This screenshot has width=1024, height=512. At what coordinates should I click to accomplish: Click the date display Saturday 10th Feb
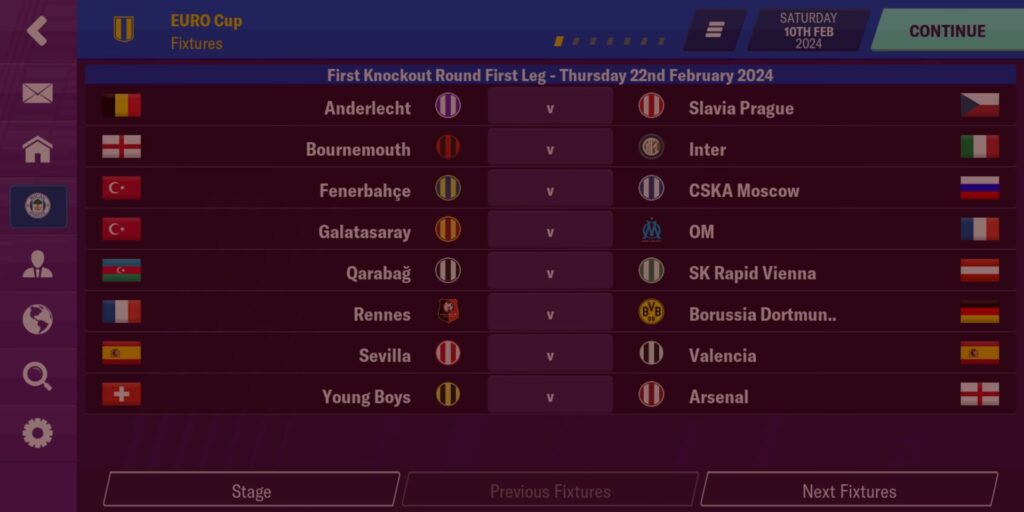tap(809, 31)
